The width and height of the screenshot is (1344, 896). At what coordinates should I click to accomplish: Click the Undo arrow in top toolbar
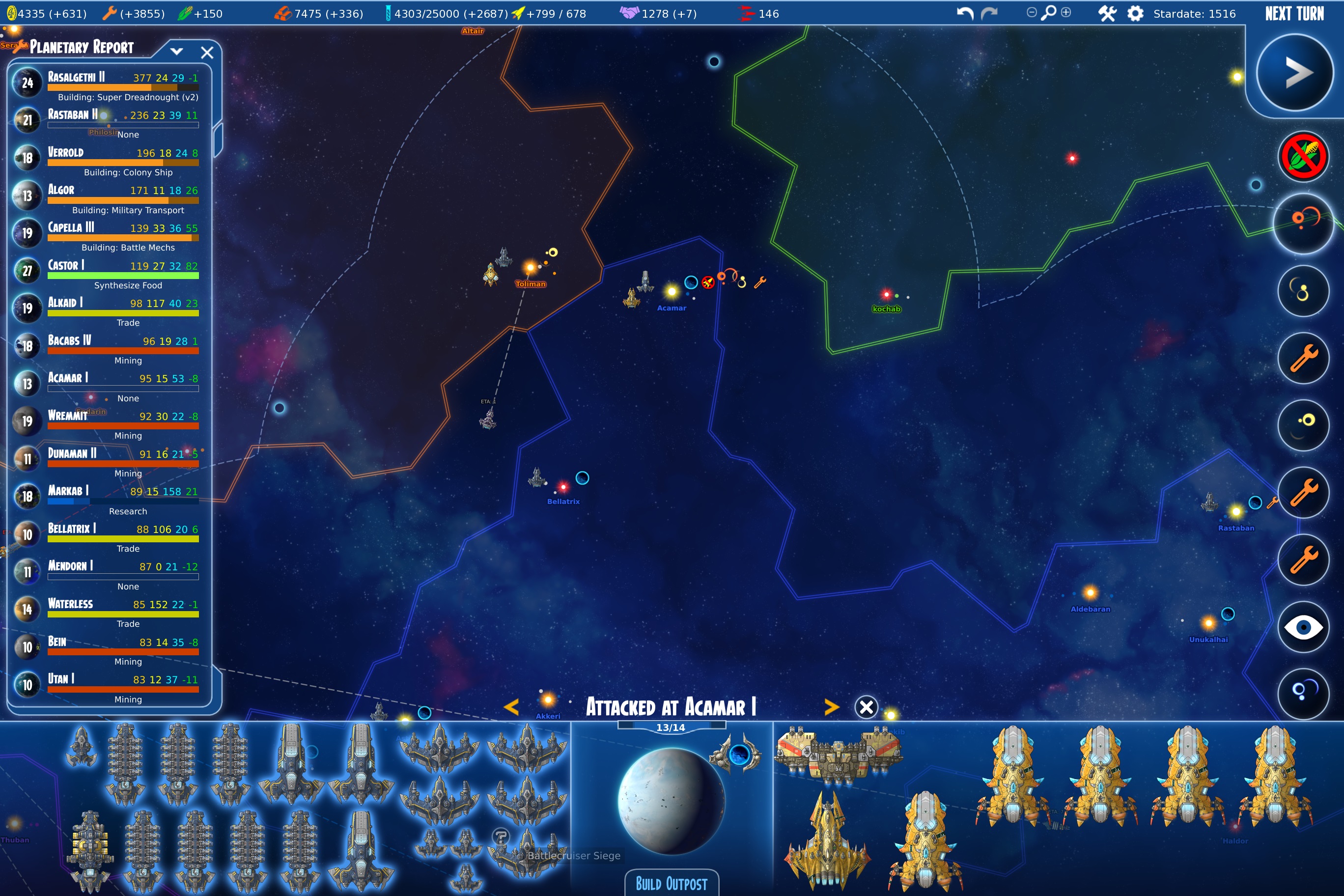tap(966, 13)
